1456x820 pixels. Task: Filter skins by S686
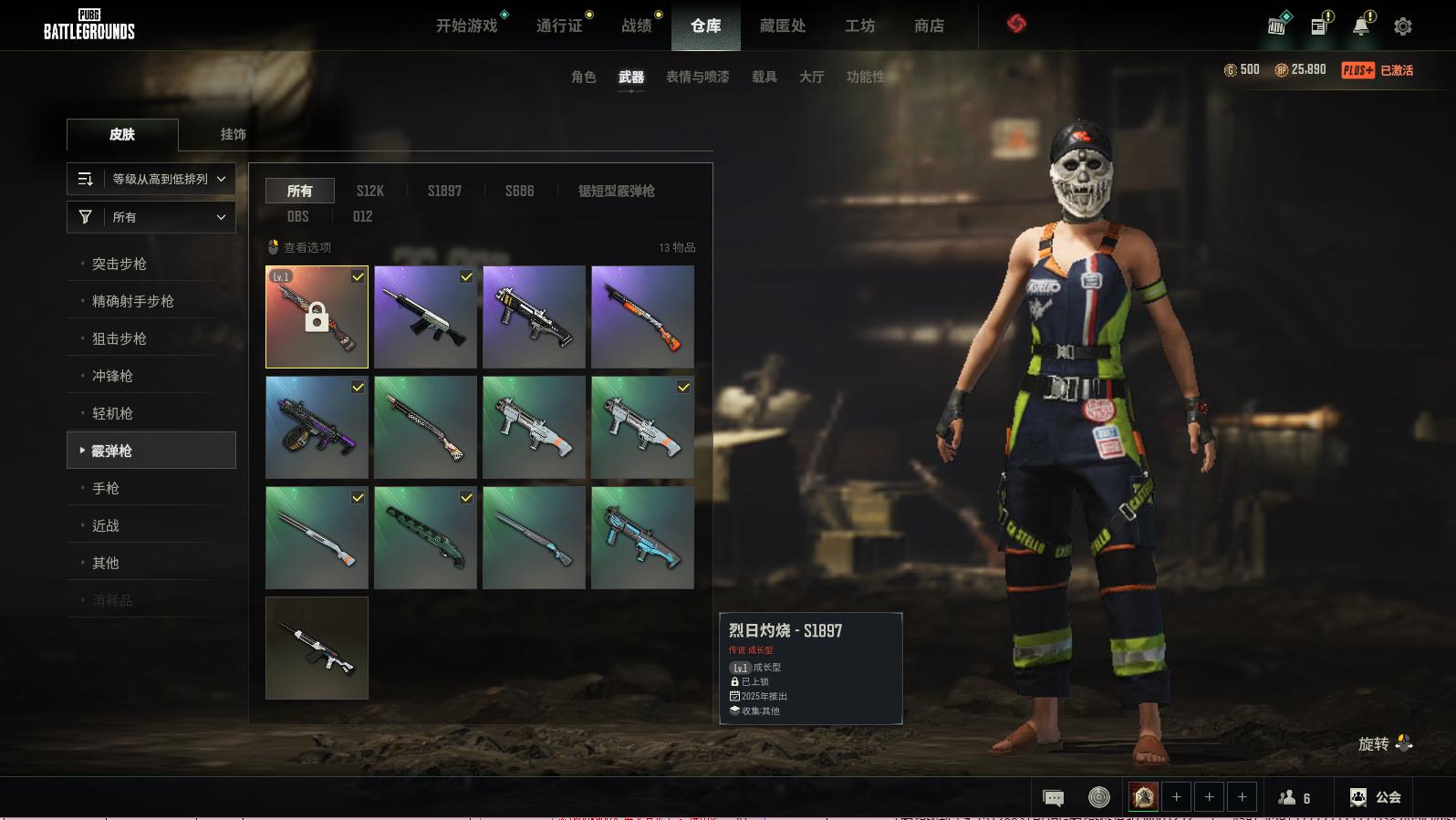point(519,191)
